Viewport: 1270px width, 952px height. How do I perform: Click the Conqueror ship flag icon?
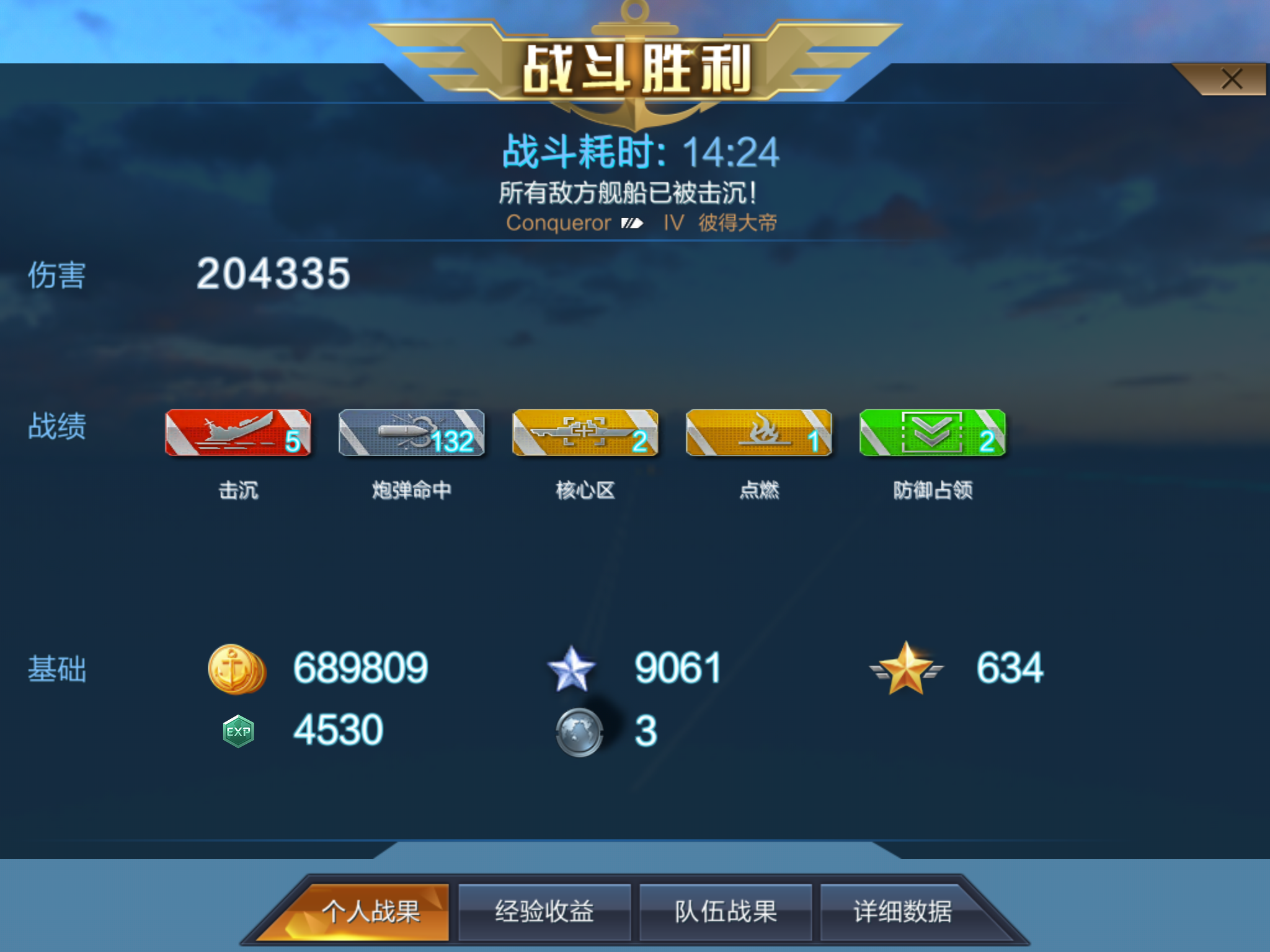(631, 224)
